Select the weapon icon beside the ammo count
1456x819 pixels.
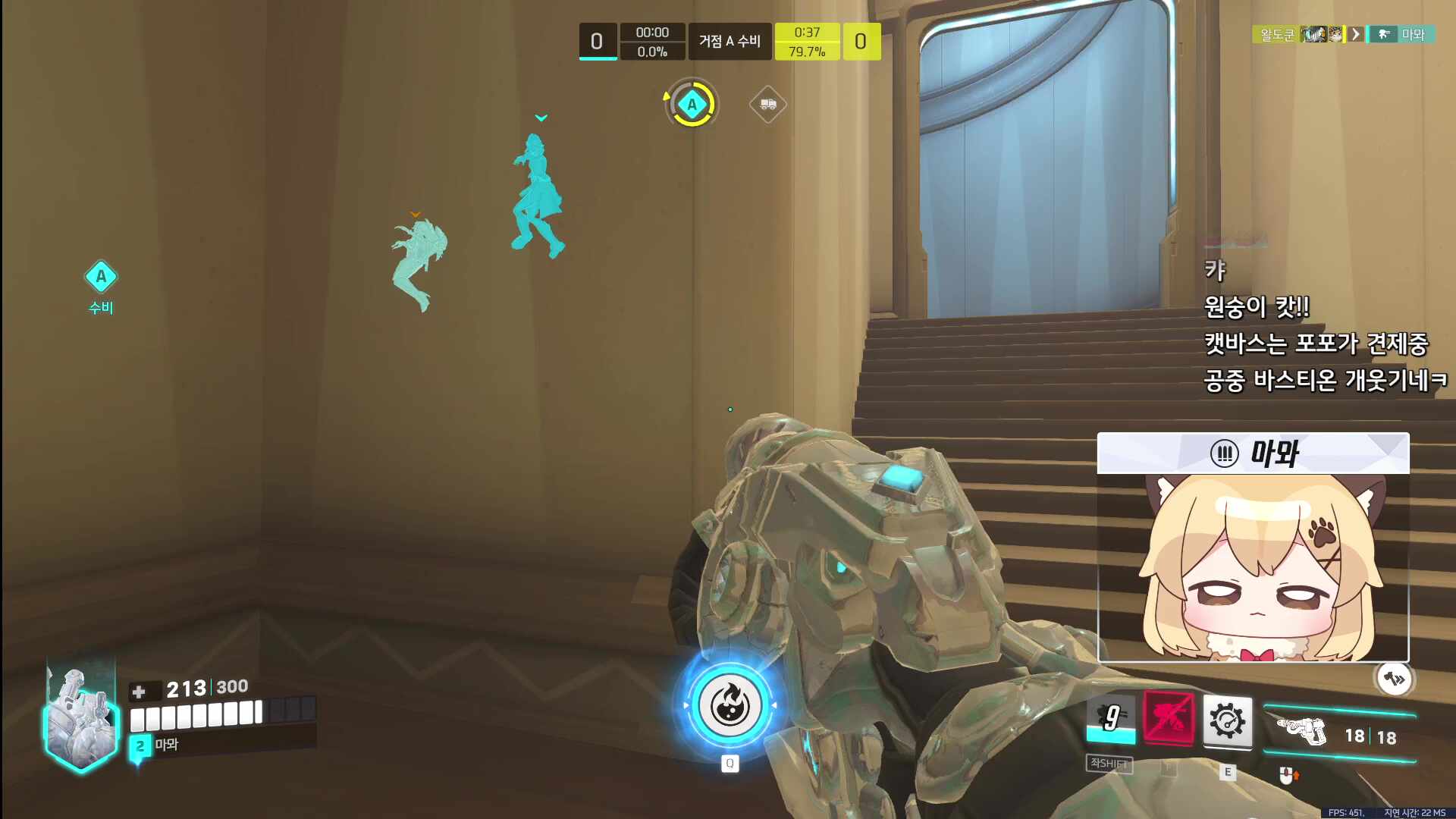pyautogui.click(x=1302, y=732)
